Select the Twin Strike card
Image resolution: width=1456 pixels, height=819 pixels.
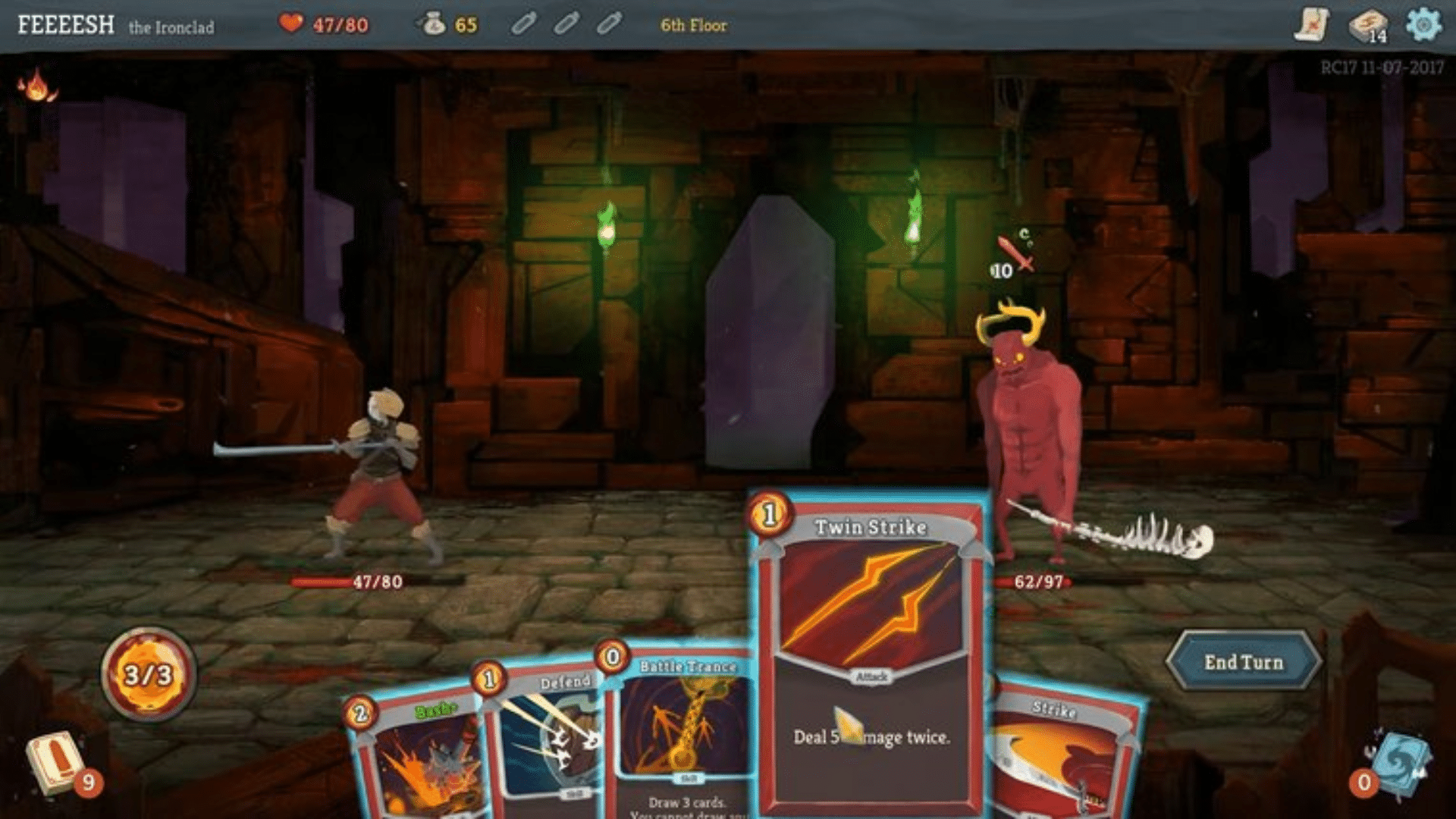871,652
